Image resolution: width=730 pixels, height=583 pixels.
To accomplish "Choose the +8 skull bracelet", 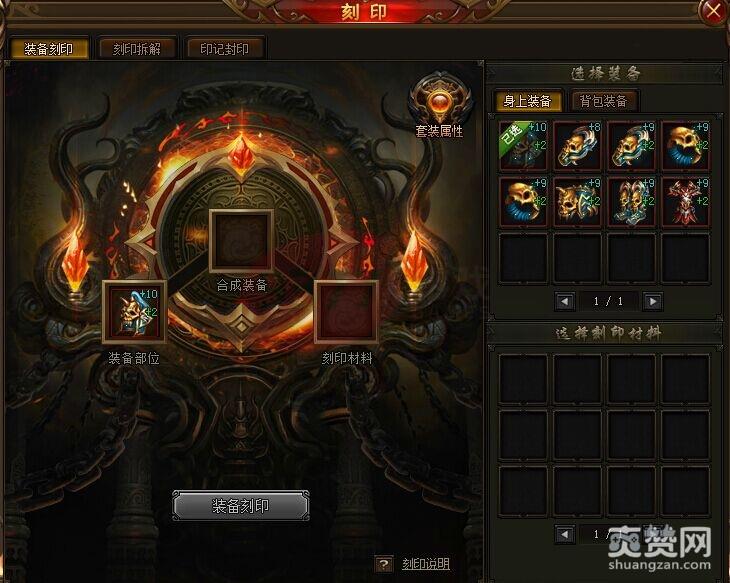I will (x=578, y=146).
